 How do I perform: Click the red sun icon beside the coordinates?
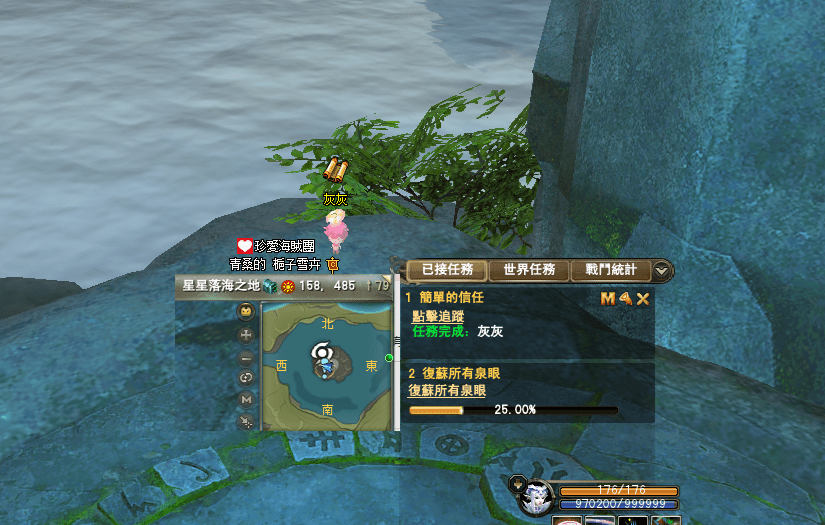point(287,286)
